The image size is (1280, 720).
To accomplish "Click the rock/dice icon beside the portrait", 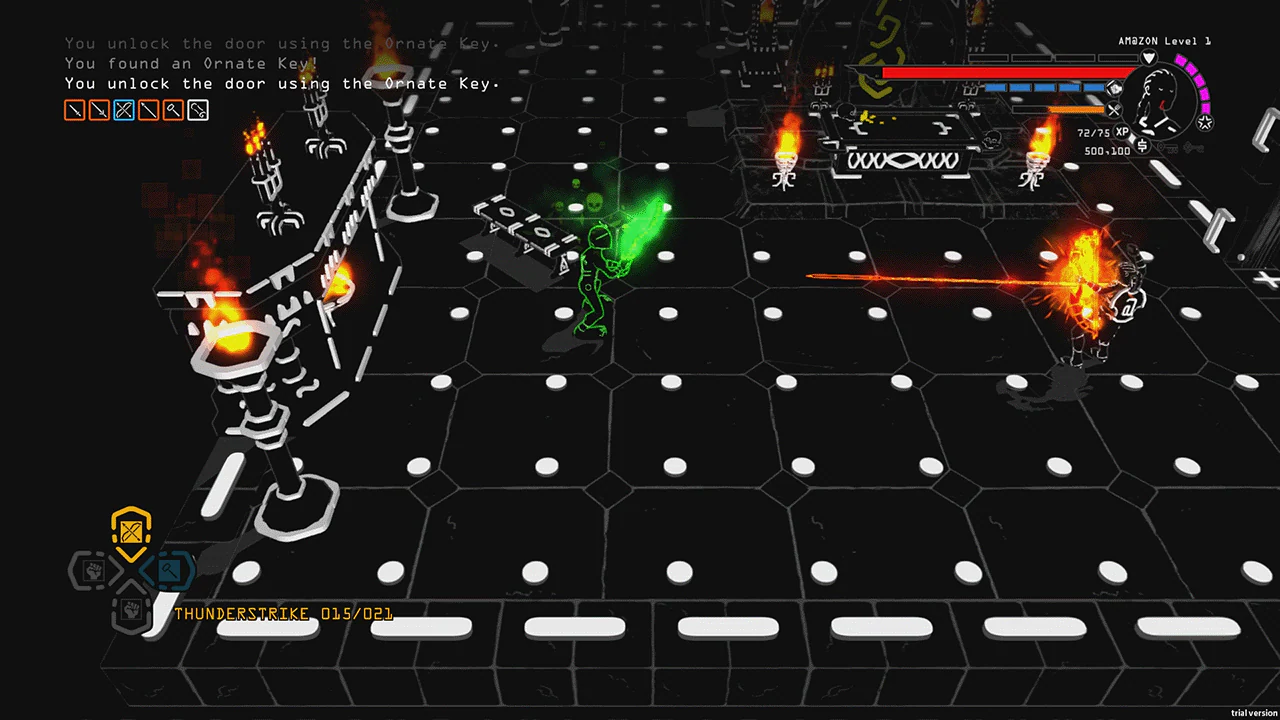I will [x=1114, y=88].
